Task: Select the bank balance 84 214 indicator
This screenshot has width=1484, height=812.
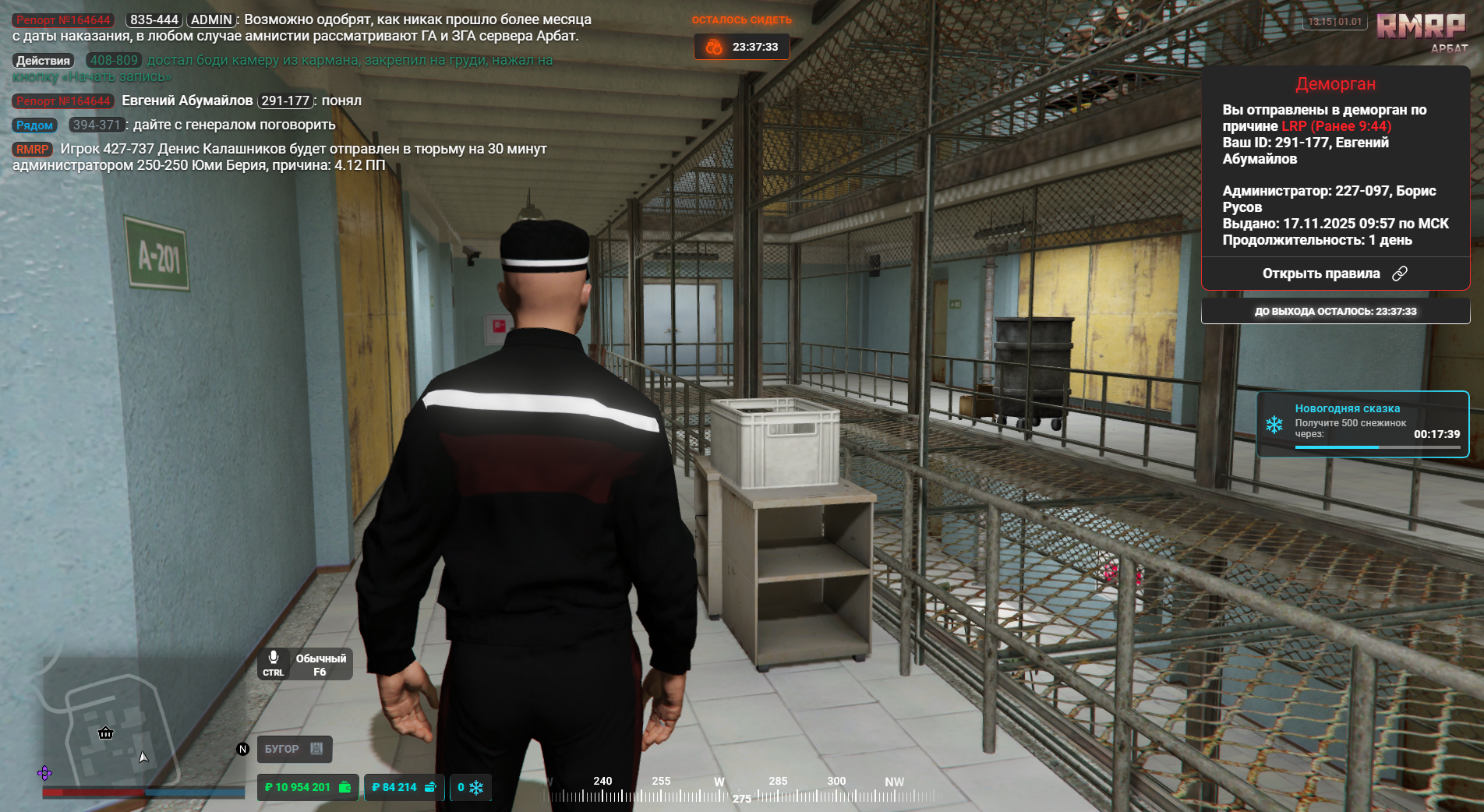Action: 404,787
